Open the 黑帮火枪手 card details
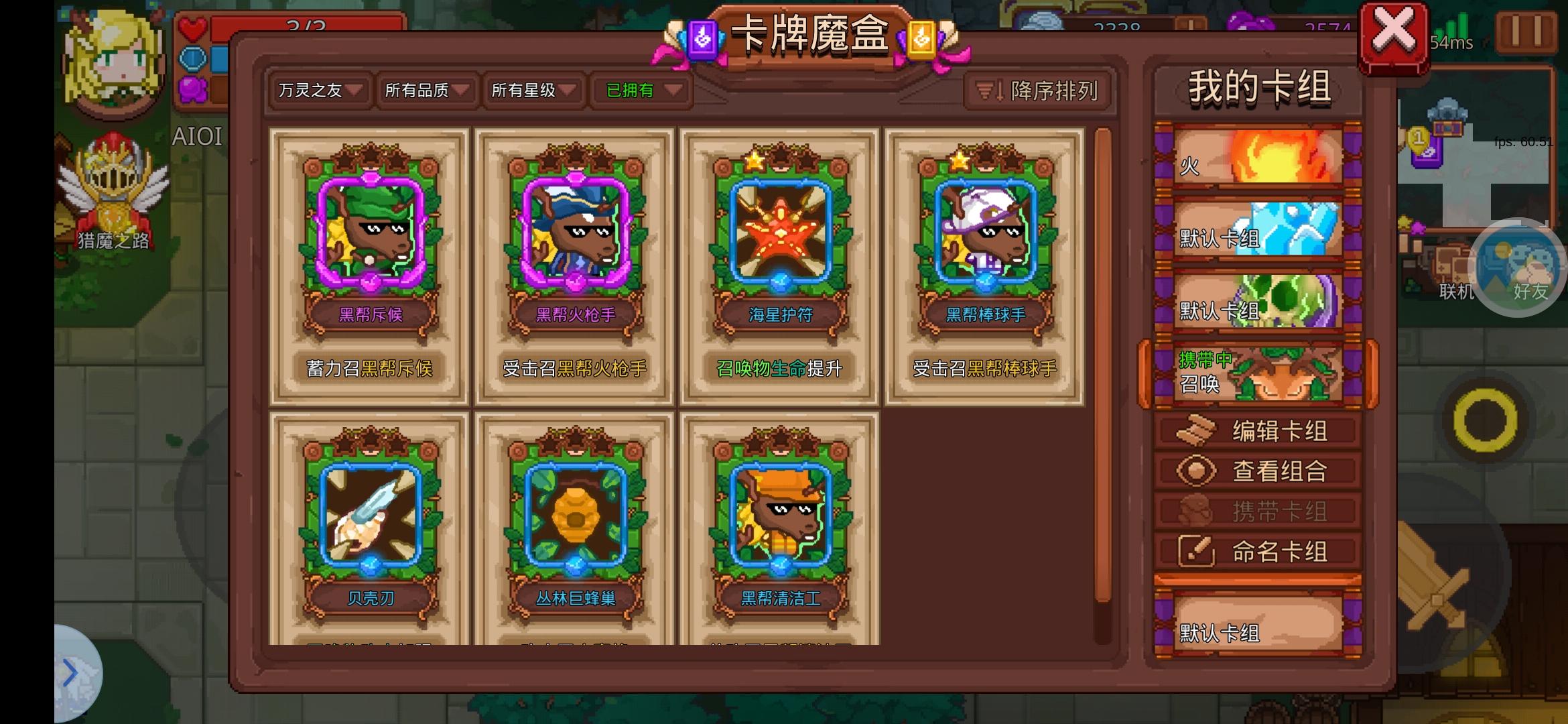1568x724 pixels. [575, 261]
